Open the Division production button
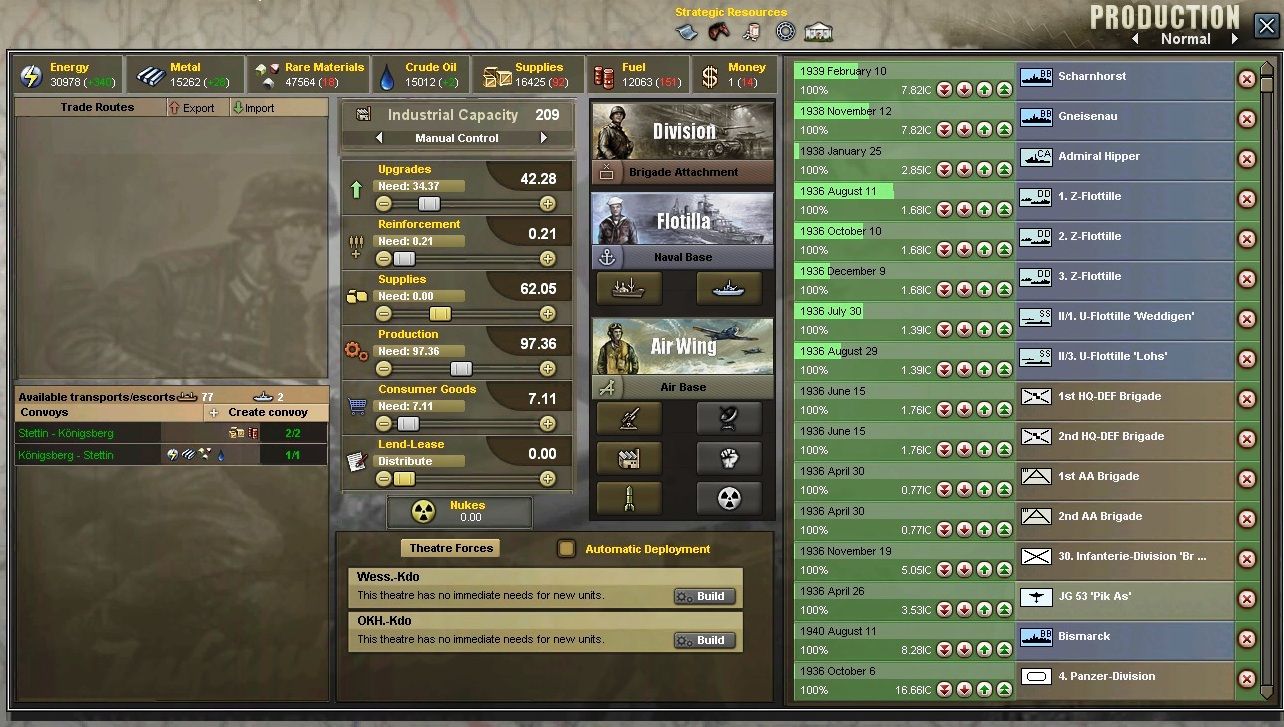This screenshot has width=1284, height=727. click(x=683, y=131)
